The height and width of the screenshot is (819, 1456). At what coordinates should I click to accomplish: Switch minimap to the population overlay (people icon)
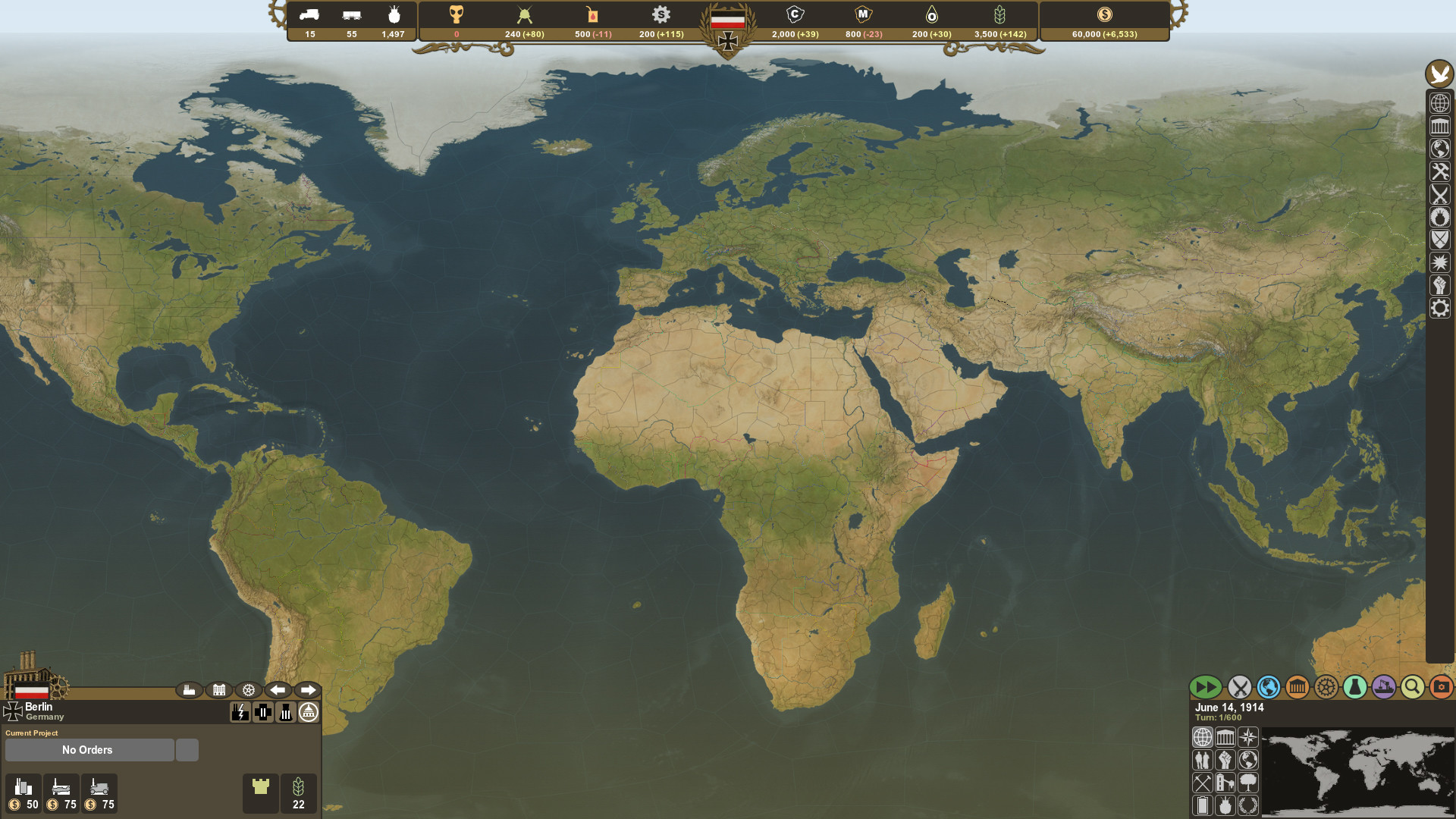click(1203, 761)
